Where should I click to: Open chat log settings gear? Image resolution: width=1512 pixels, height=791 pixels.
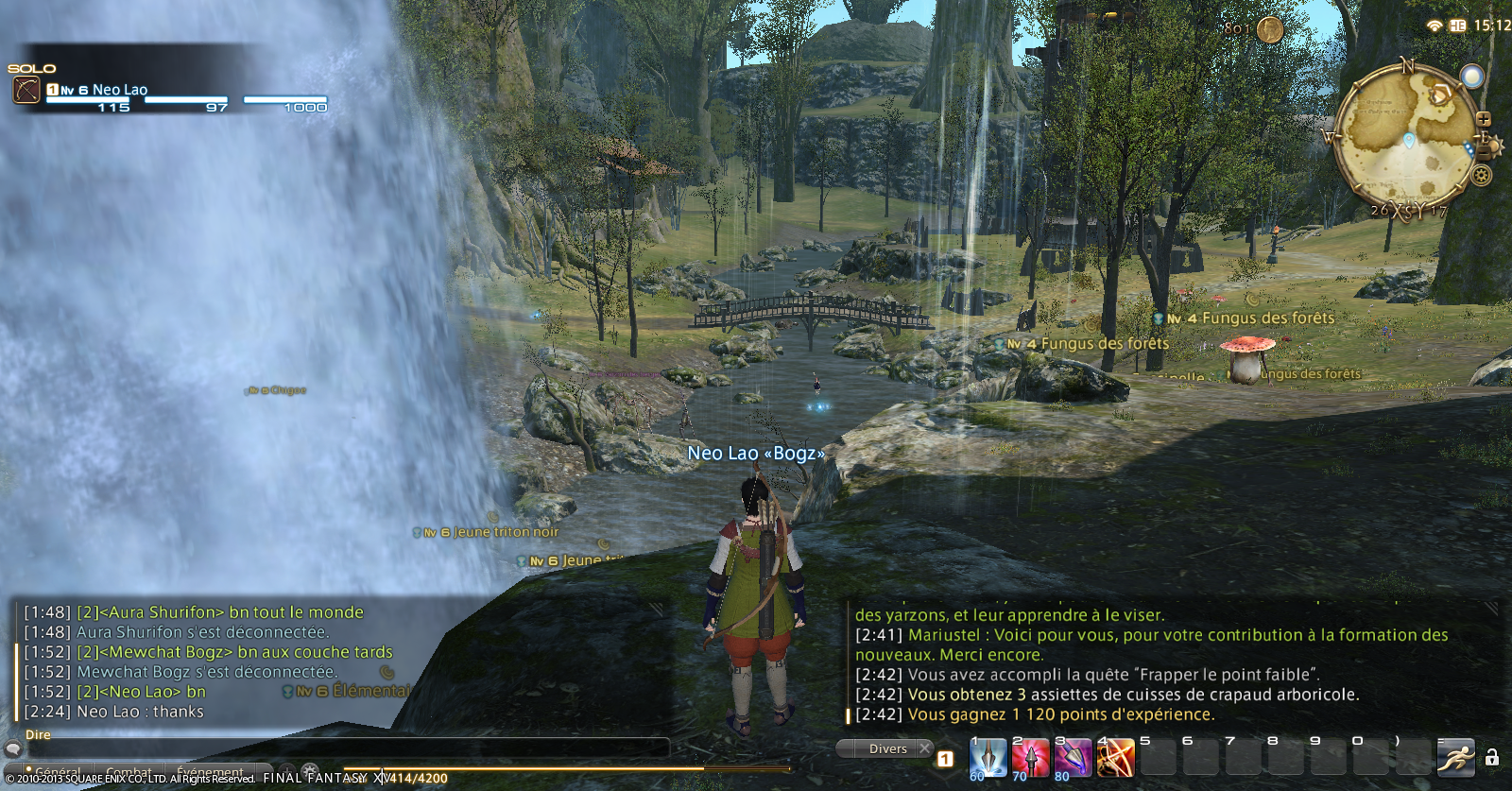point(310,771)
